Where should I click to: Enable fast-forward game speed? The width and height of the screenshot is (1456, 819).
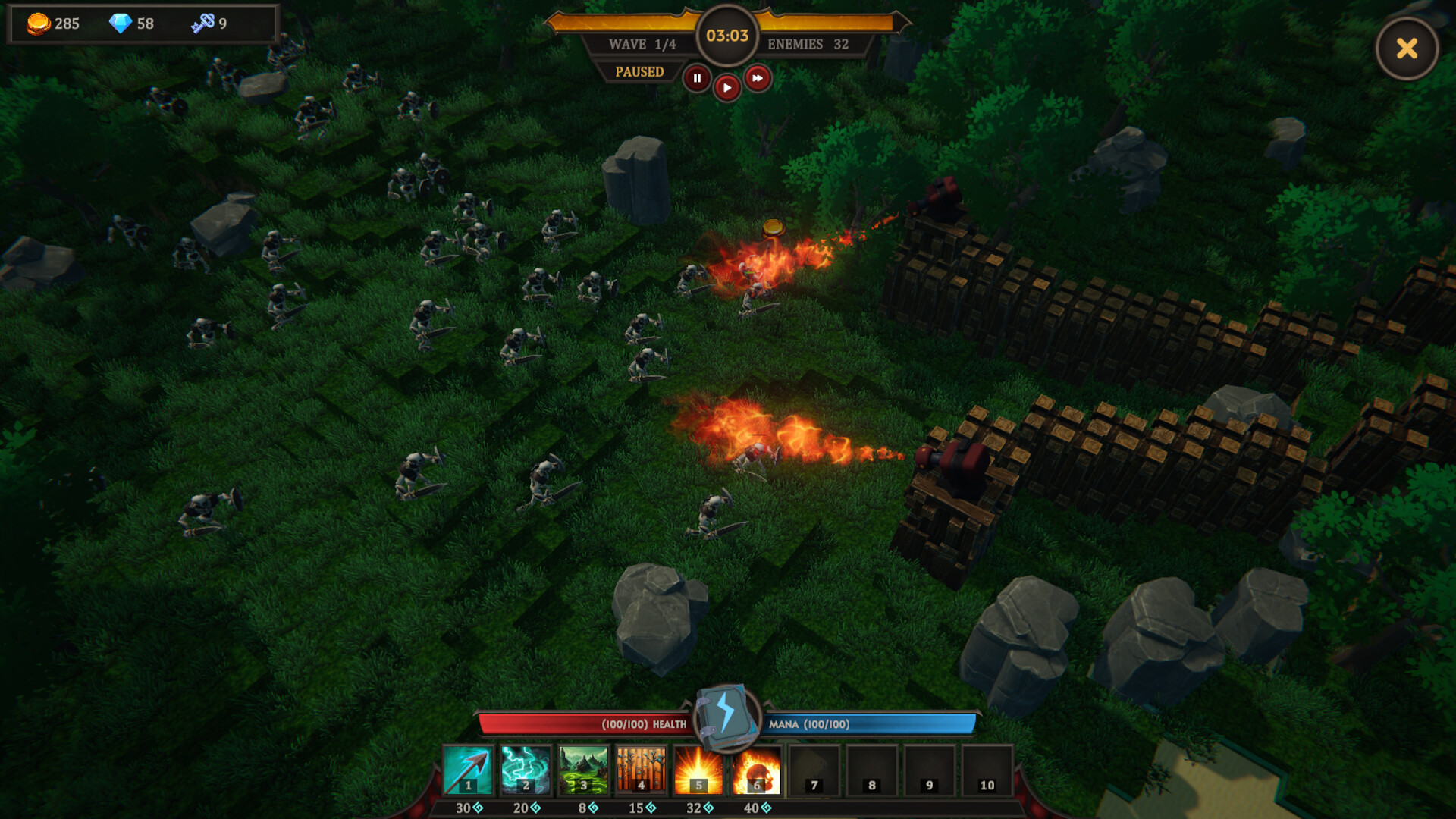[758, 79]
